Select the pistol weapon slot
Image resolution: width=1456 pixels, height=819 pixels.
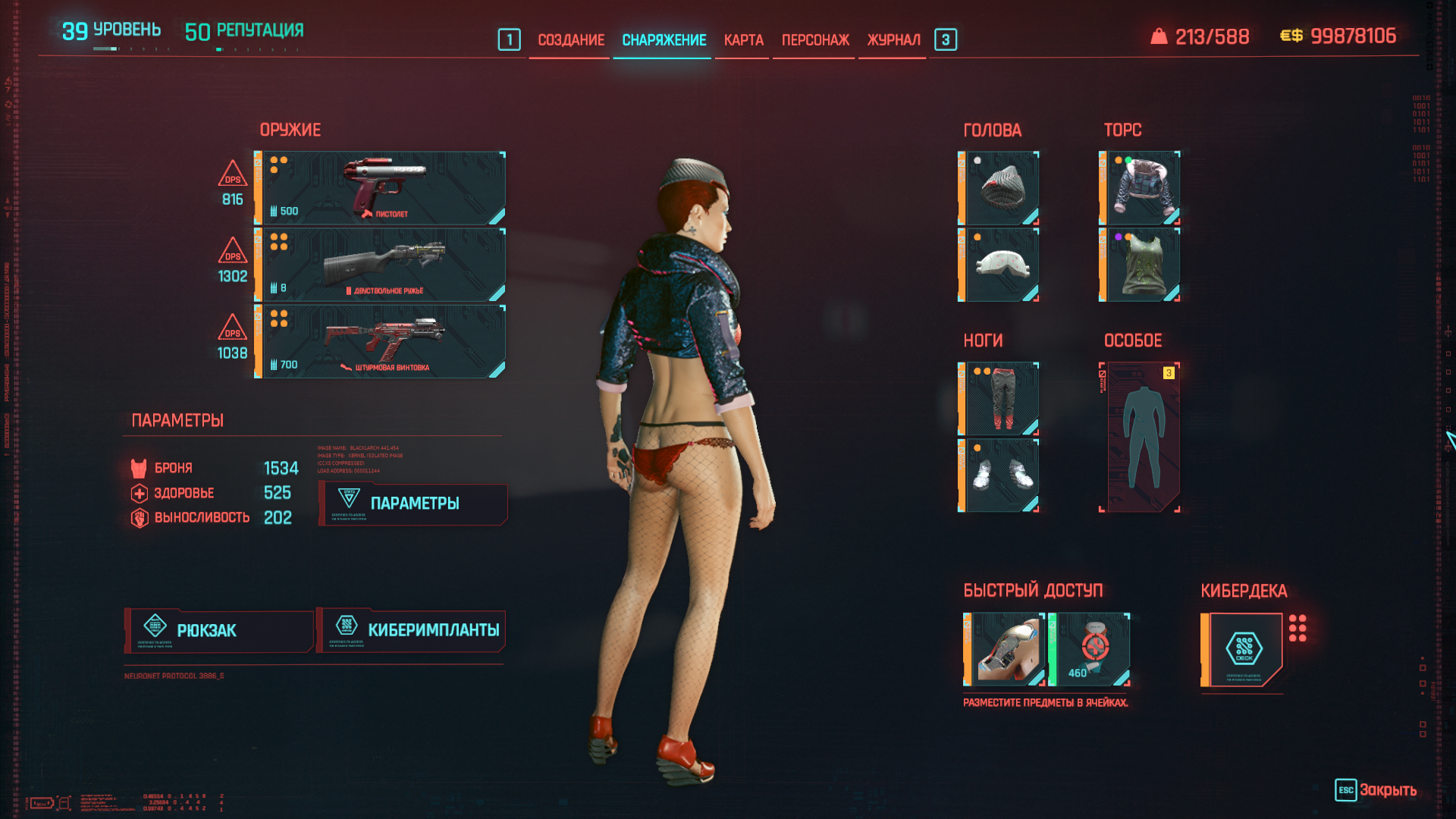click(381, 188)
